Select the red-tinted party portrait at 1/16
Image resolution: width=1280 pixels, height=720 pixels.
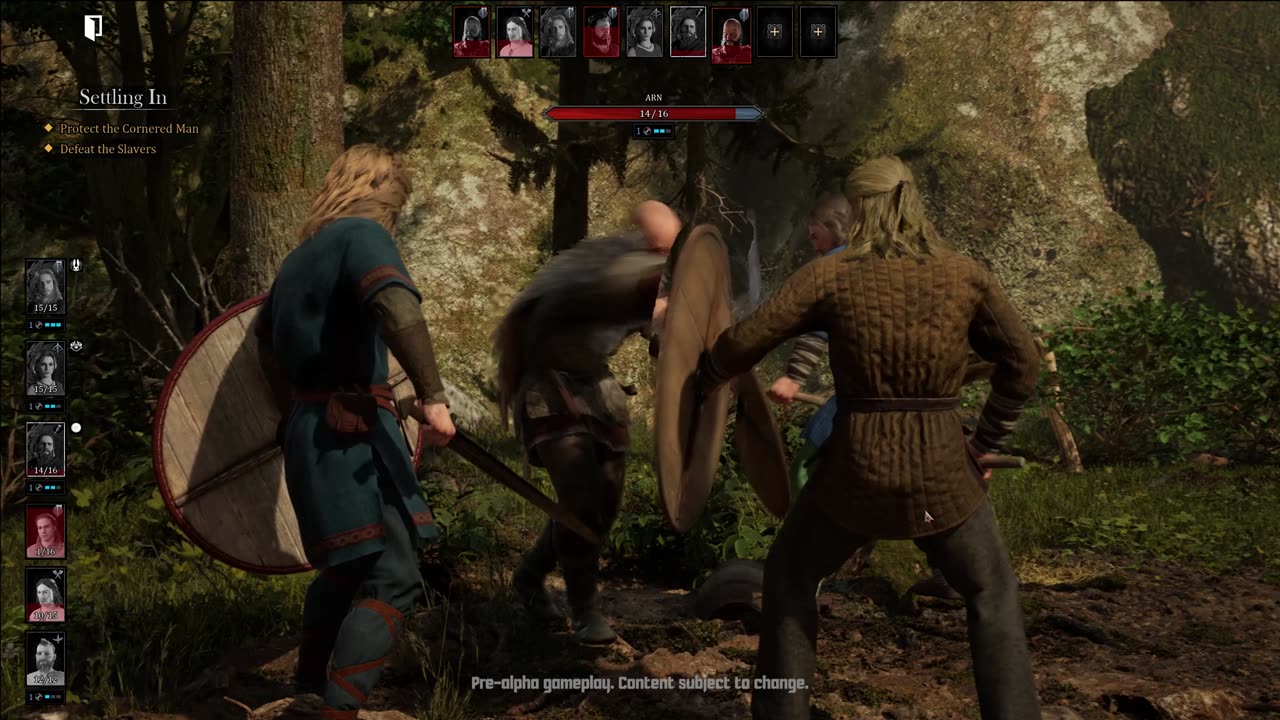tap(45, 531)
